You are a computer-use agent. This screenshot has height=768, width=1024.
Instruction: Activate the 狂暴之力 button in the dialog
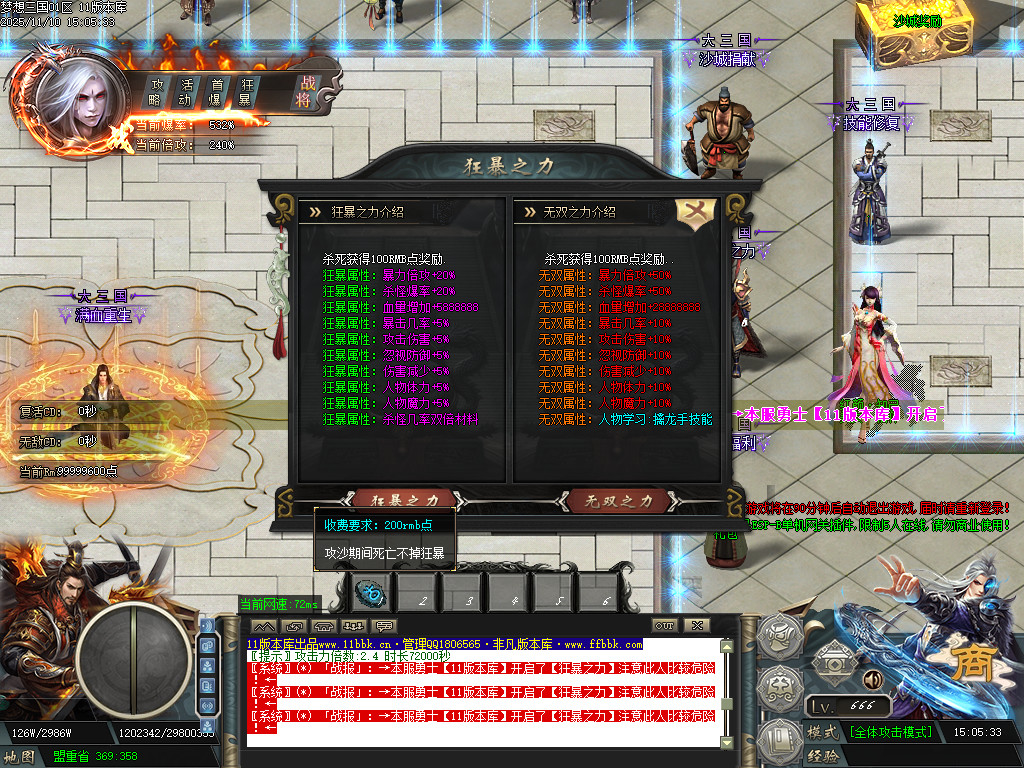click(x=405, y=498)
